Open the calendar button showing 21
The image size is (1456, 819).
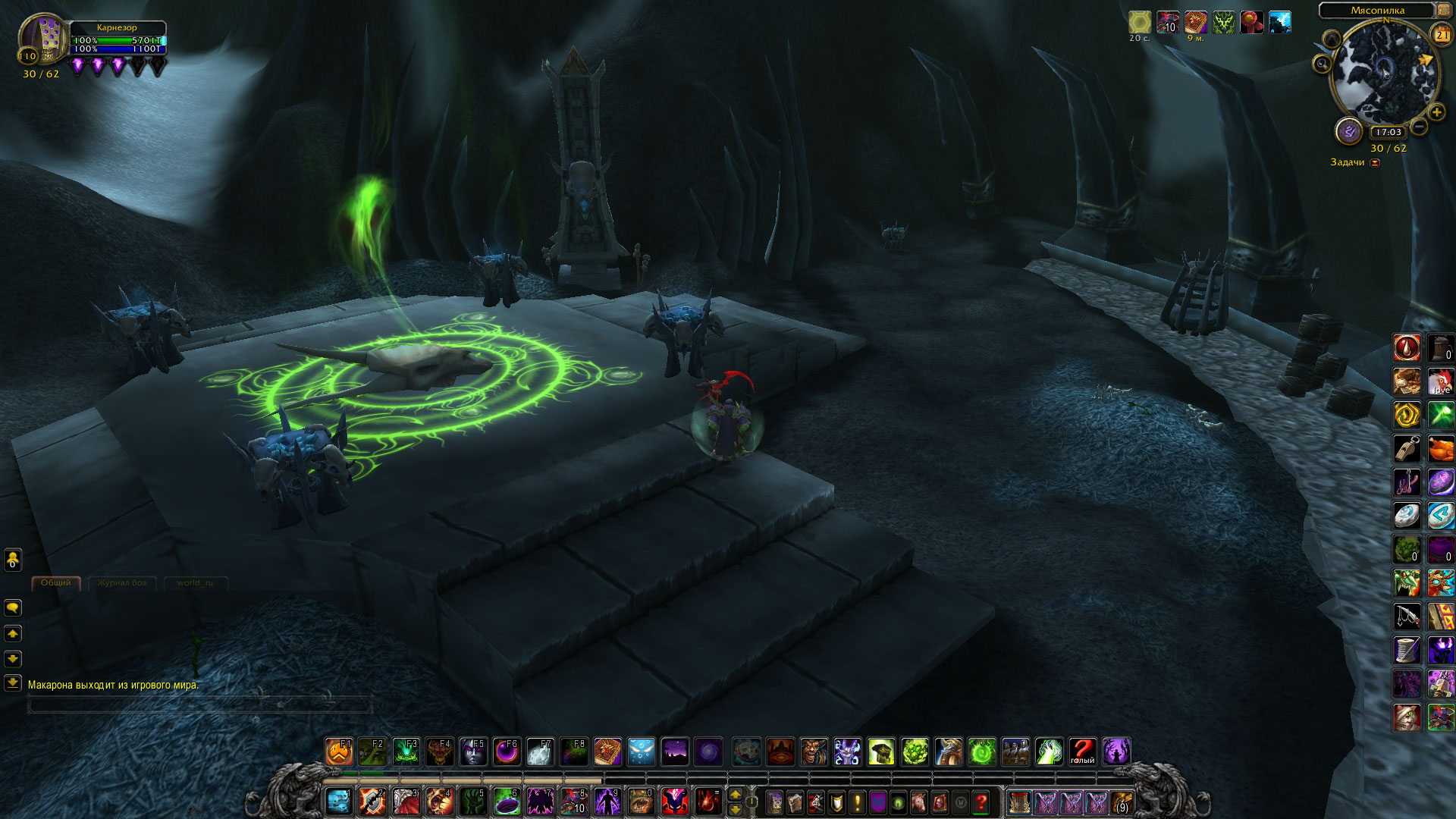(x=1441, y=34)
